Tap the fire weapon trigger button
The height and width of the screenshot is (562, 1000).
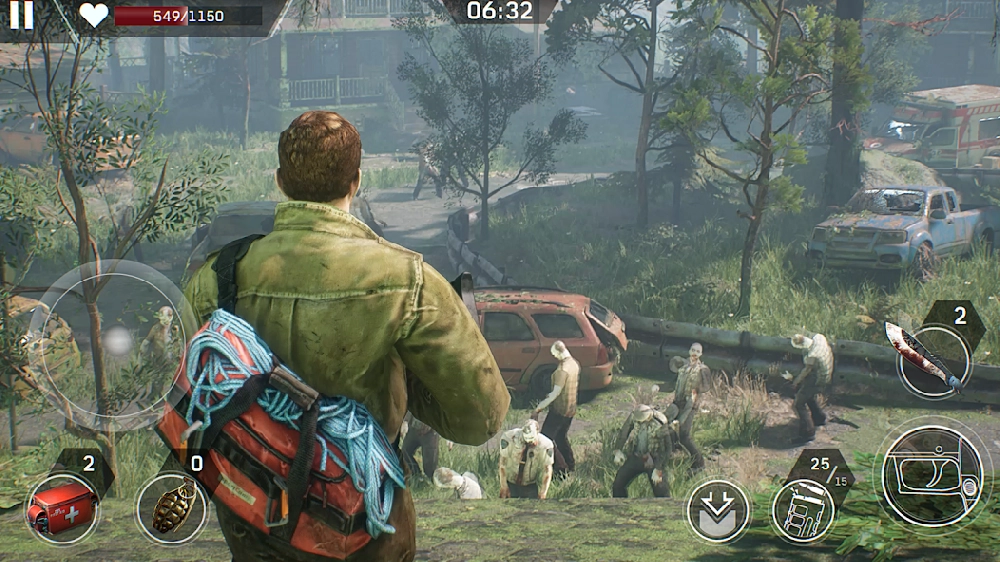[932, 476]
